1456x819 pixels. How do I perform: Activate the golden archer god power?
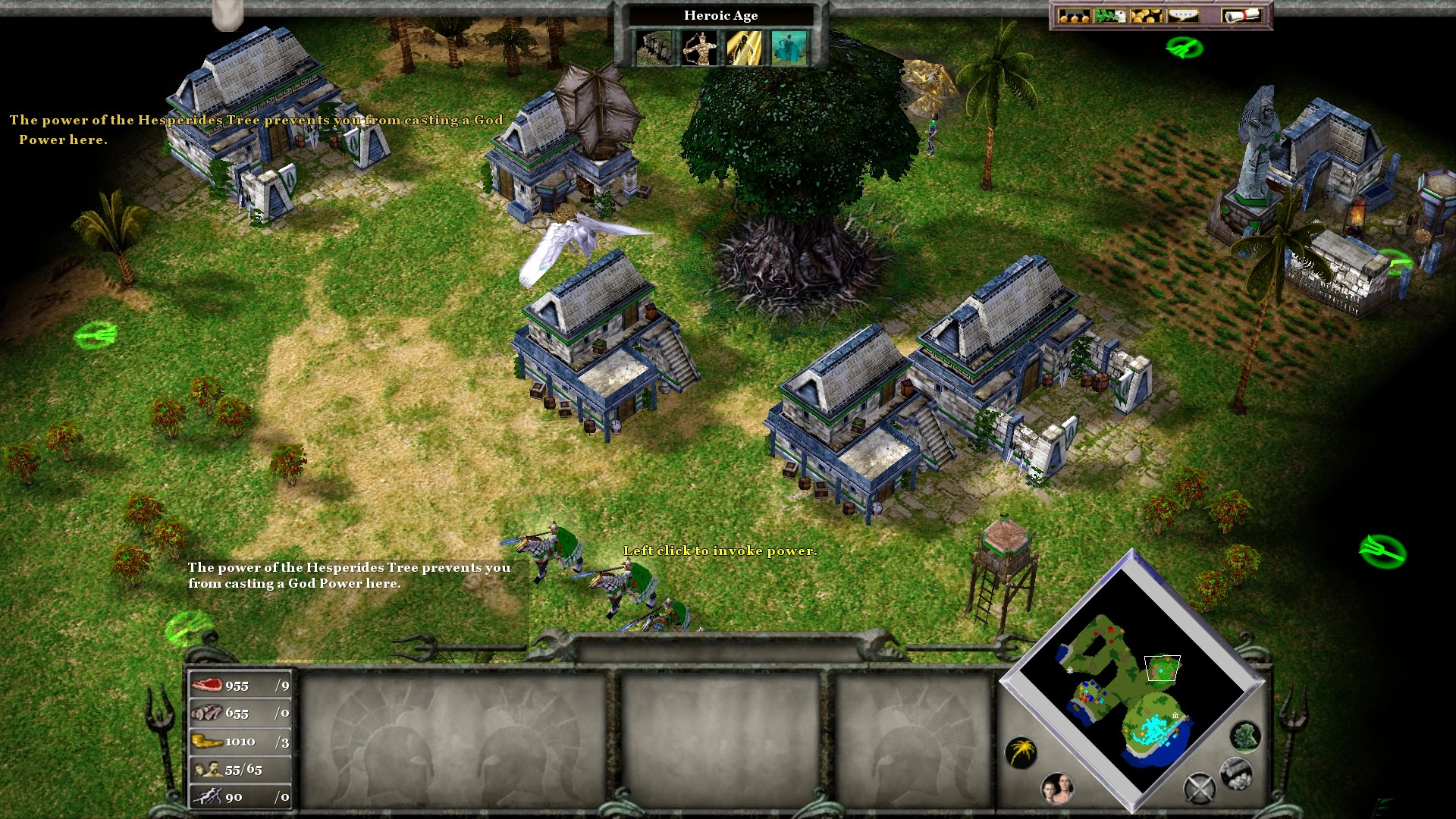698,48
